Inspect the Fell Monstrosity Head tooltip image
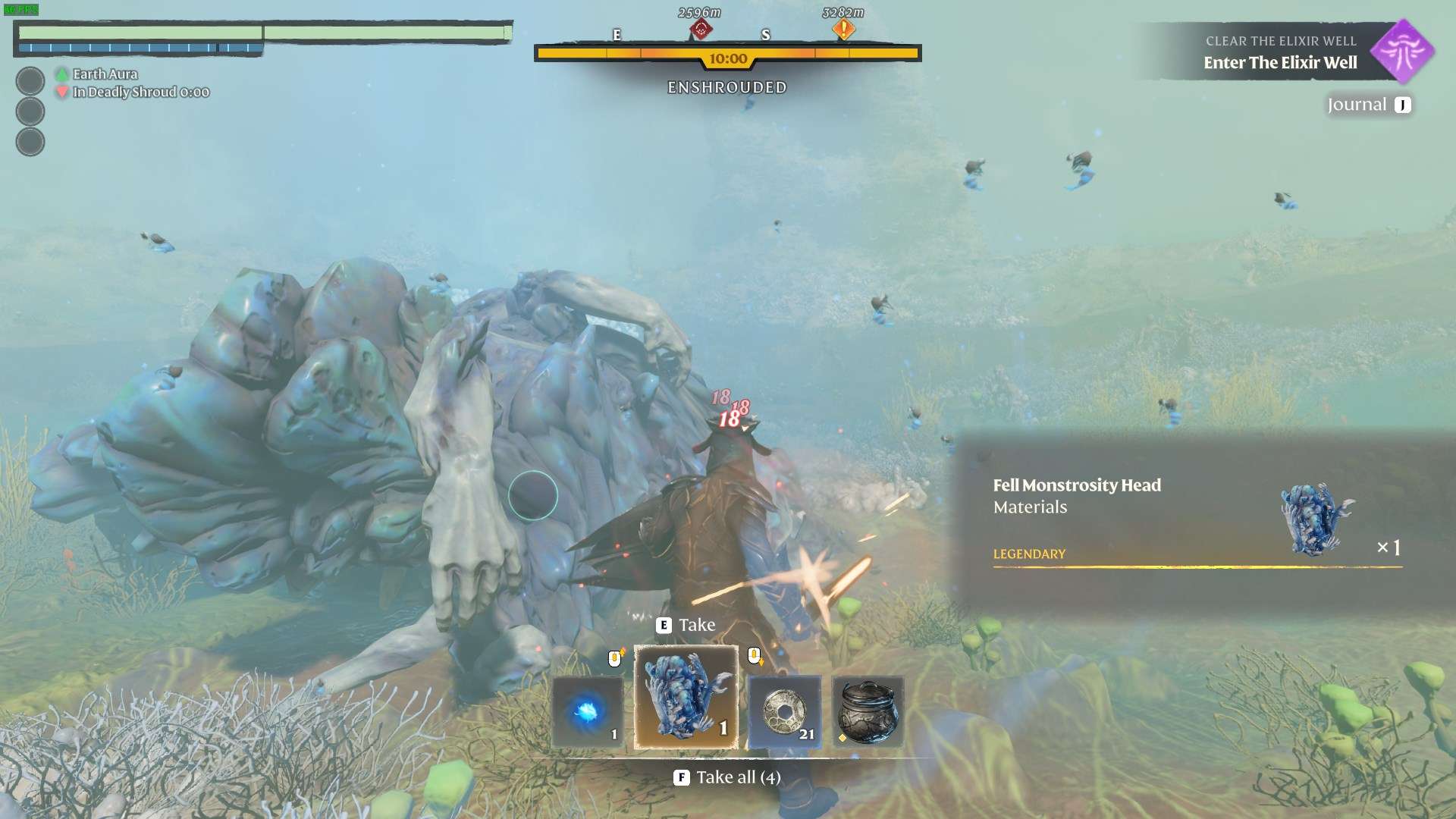This screenshot has width=1456, height=819. pyautogui.click(x=1316, y=519)
